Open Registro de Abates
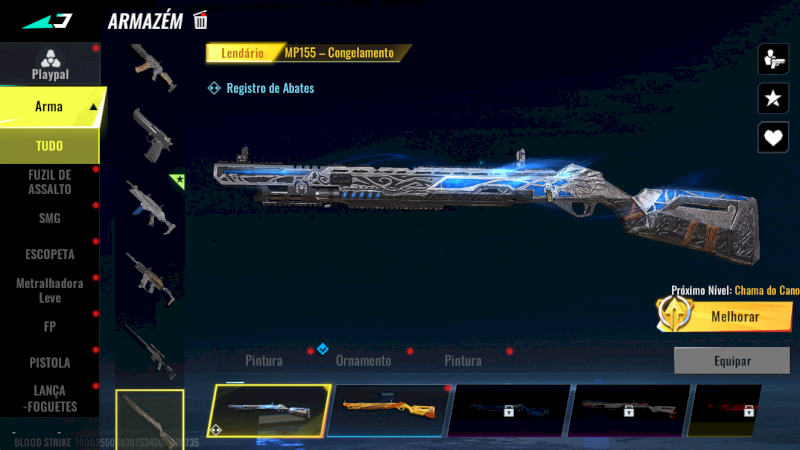 click(261, 88)
